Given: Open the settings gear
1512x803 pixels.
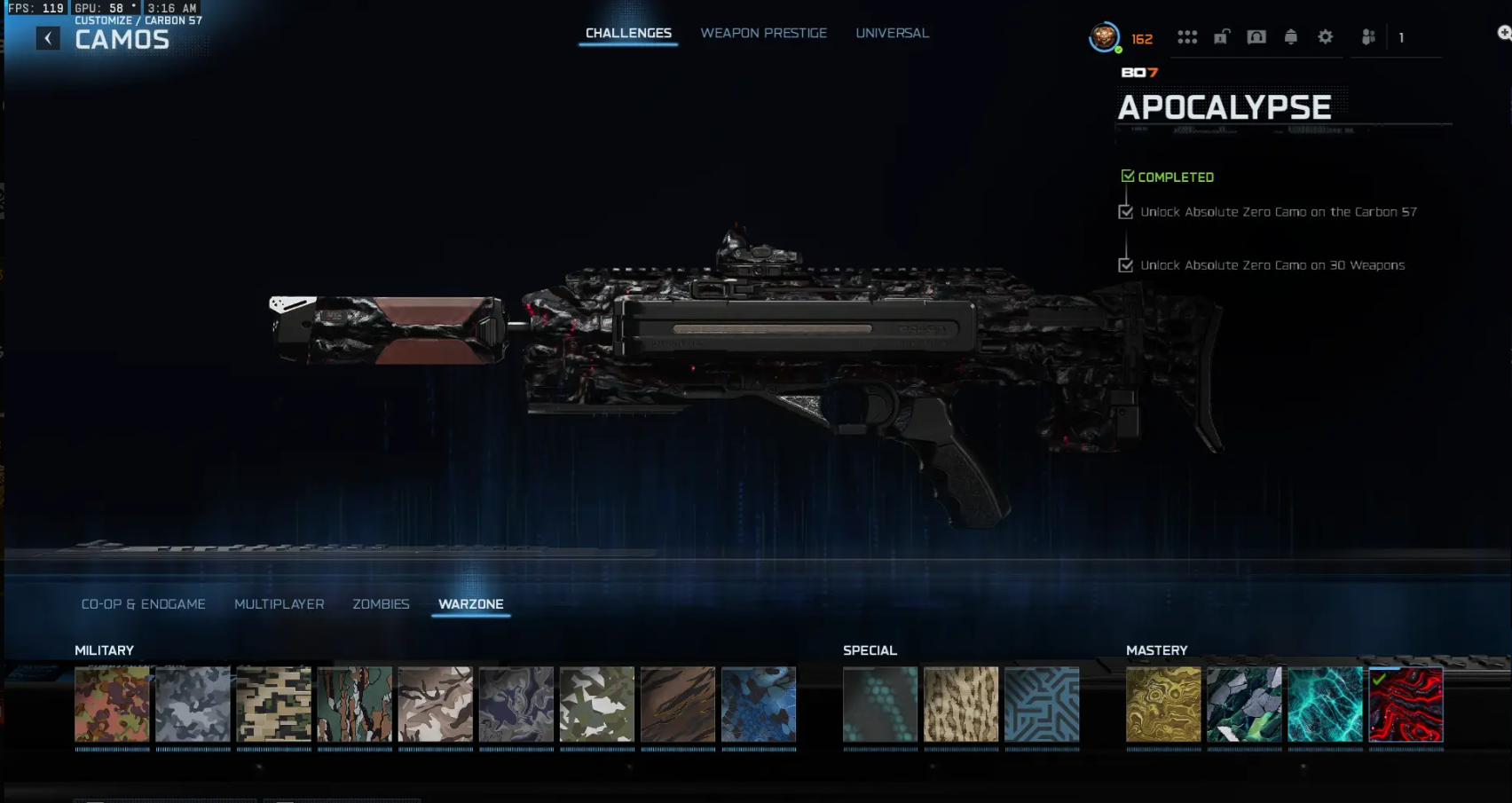Looking at the screenshot, I should click(x=1326, y=37).
